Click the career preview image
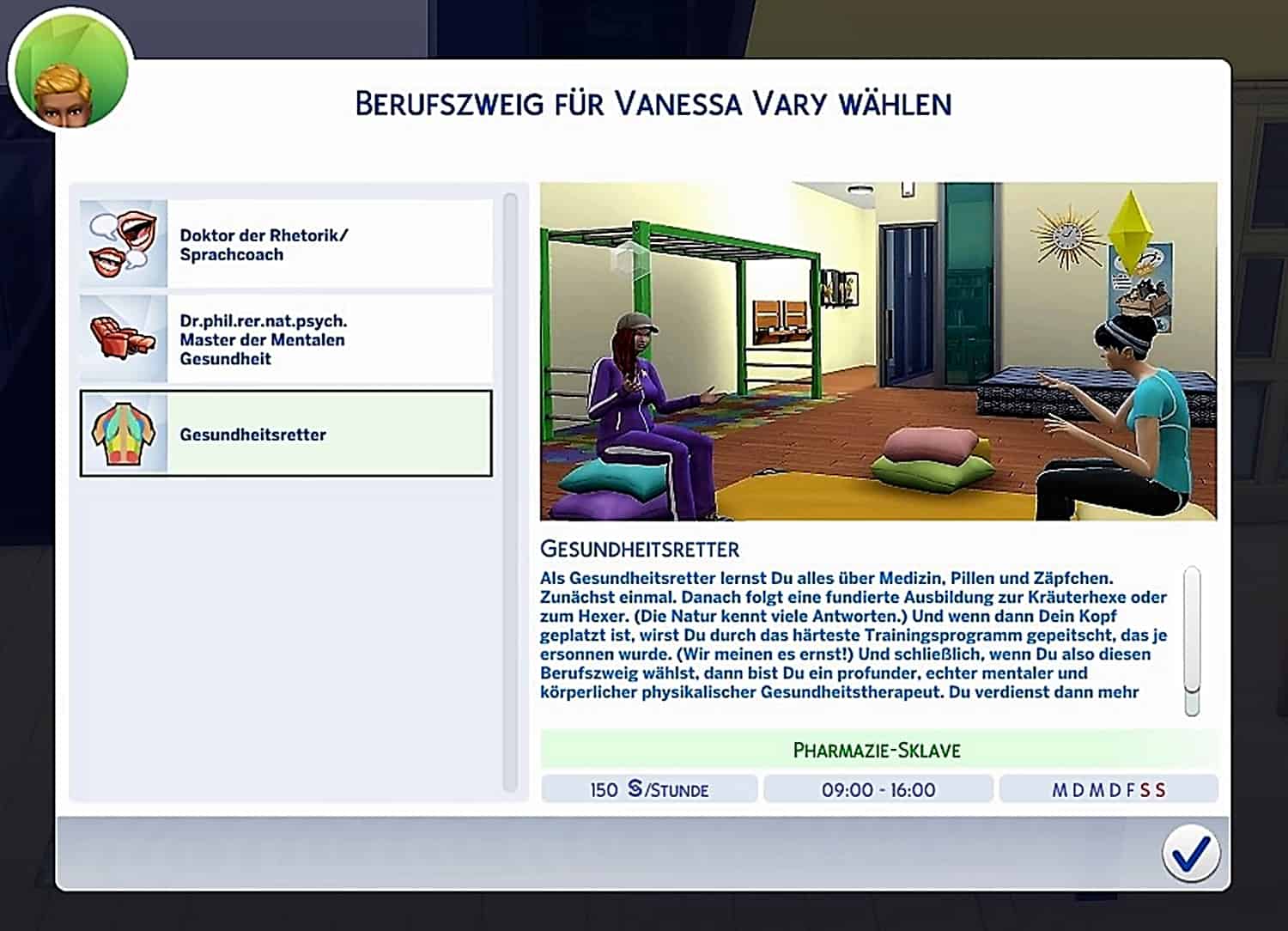This screenshot has height=931, width=1288. pyautogui.click(x=878, y=351)
